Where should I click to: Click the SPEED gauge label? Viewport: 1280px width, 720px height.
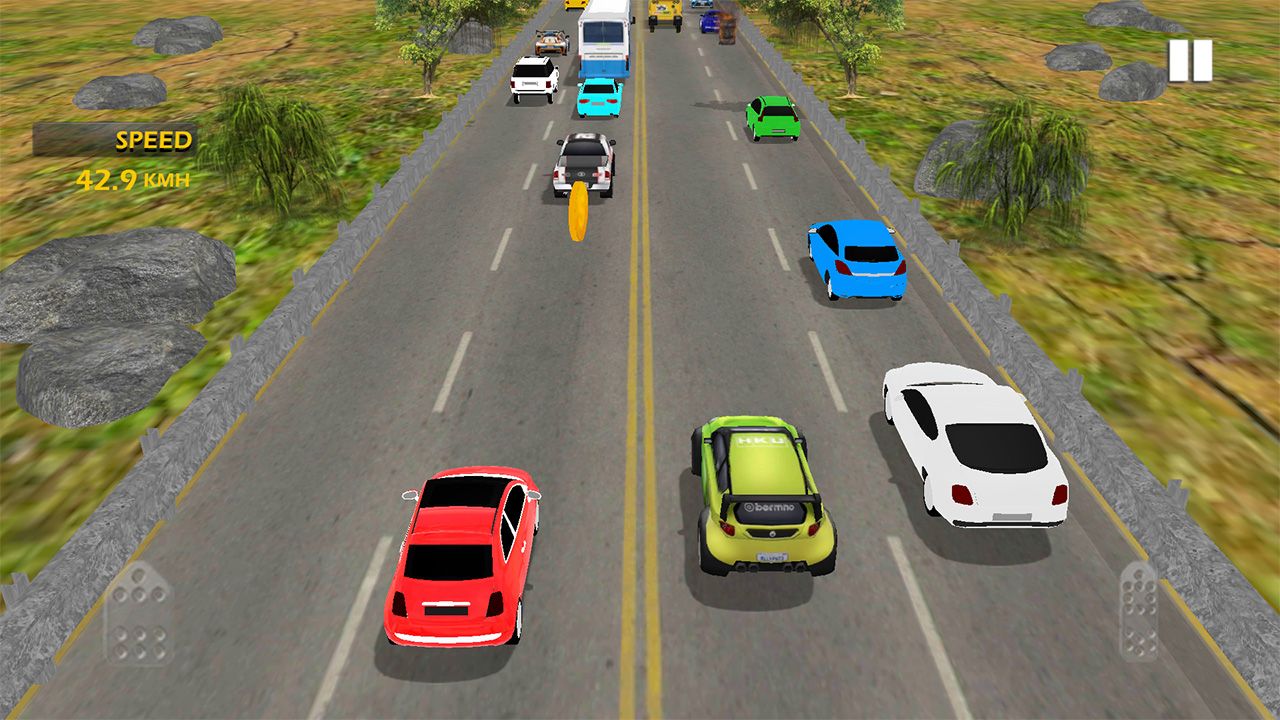(155, 138)
